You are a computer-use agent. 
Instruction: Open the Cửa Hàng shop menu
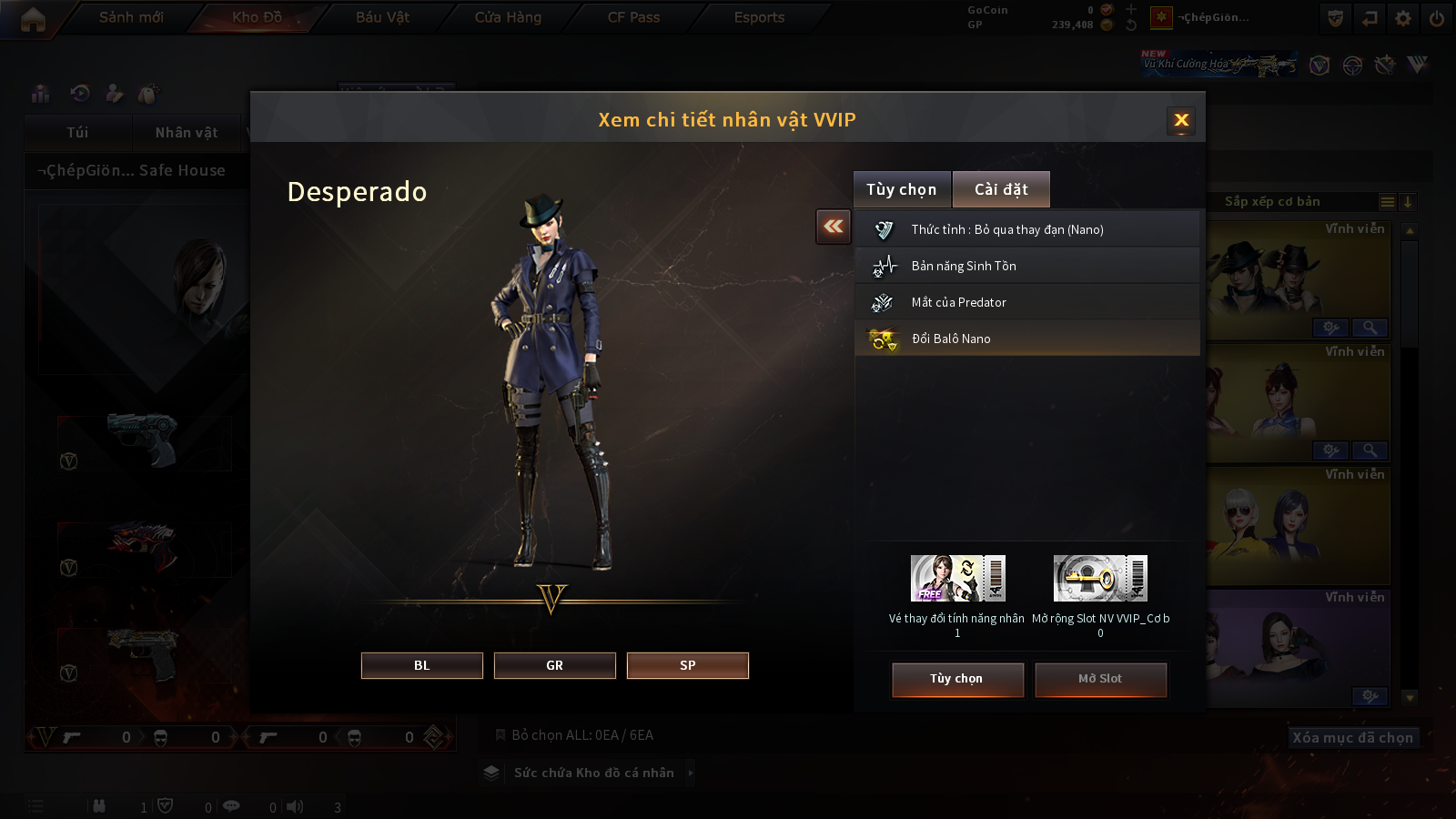point(508,17)
